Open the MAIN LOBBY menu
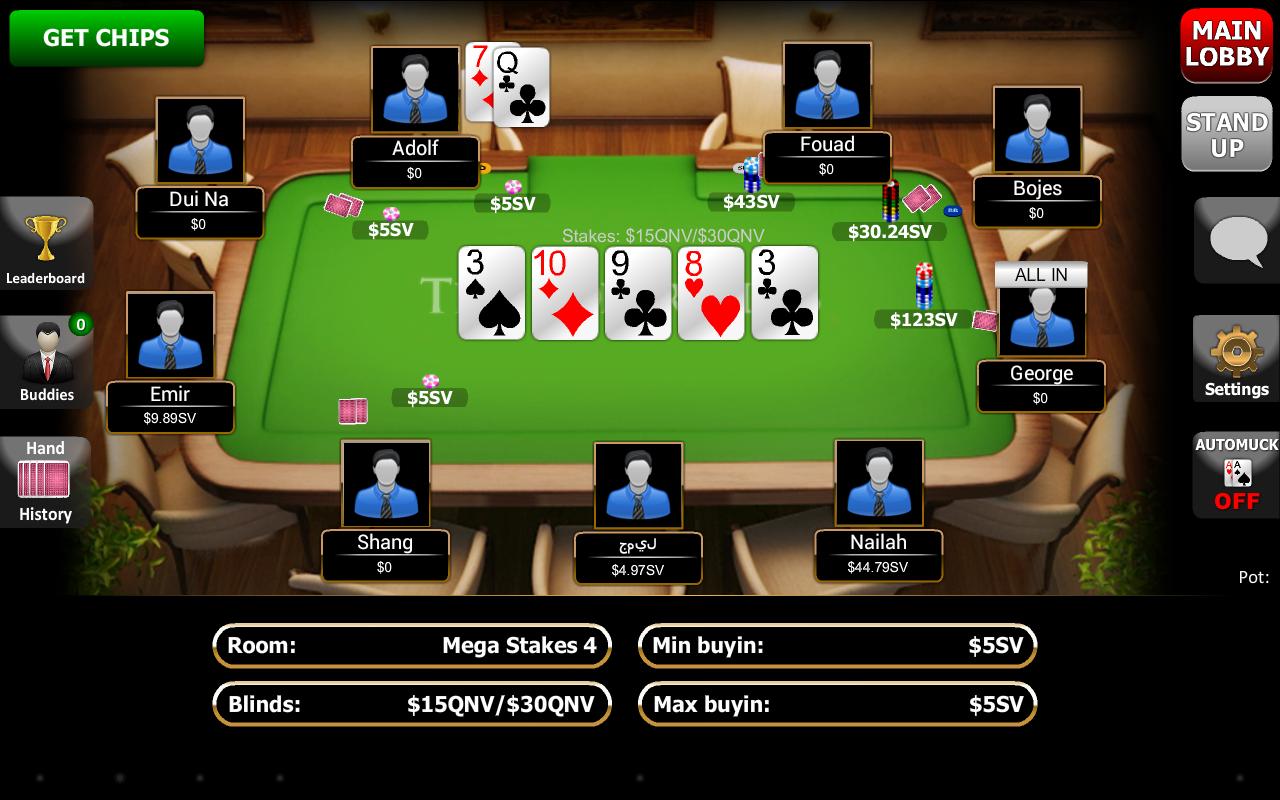Image resolution: width=1280 pixels, height=800 pixels. click(x=1225, y=45)
